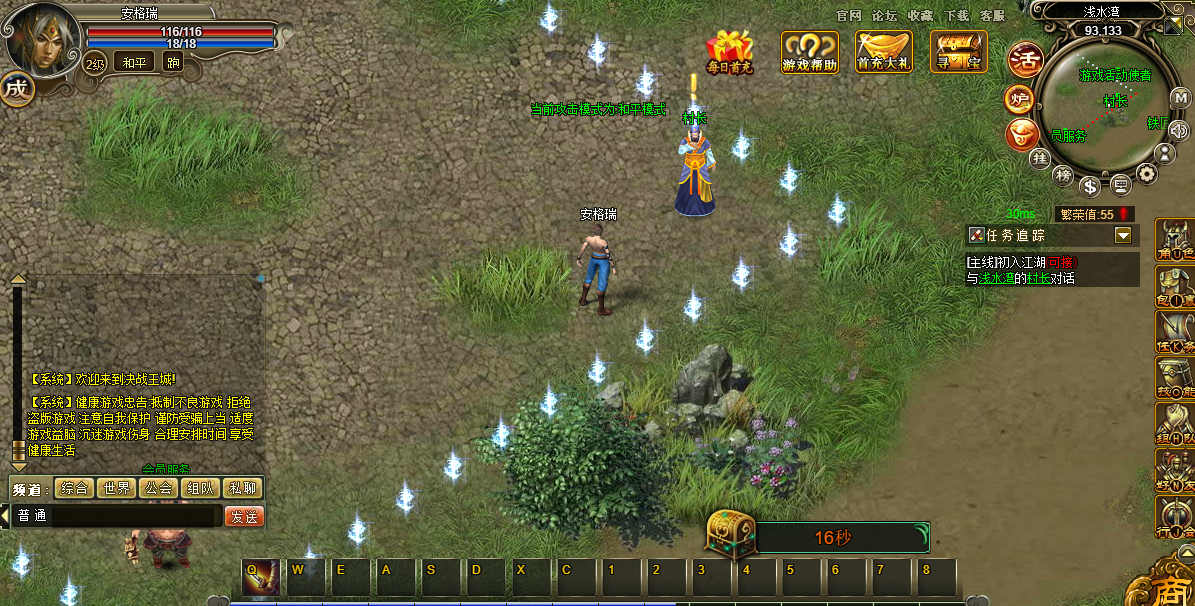Open the 每日首充 gift box offer
Screen dimensions: 1195x606
pyautogui.click(x=729, y=51)
